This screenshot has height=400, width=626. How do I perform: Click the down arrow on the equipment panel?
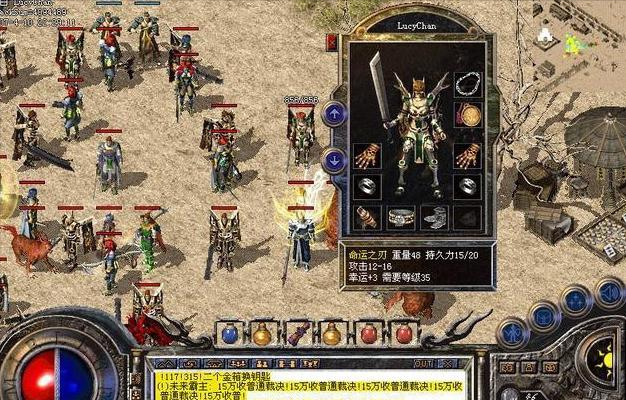[x=334, y=158]
